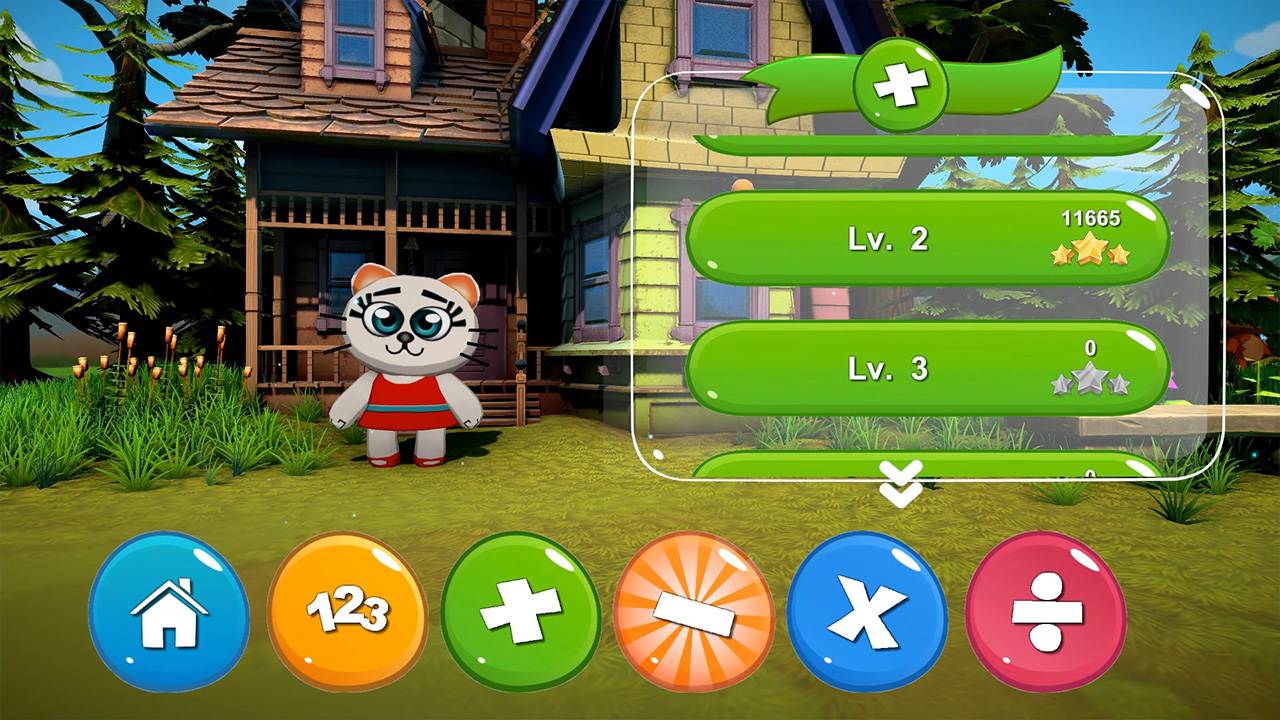Start Lv. 2 with score 11665

[x=930, y=240]
